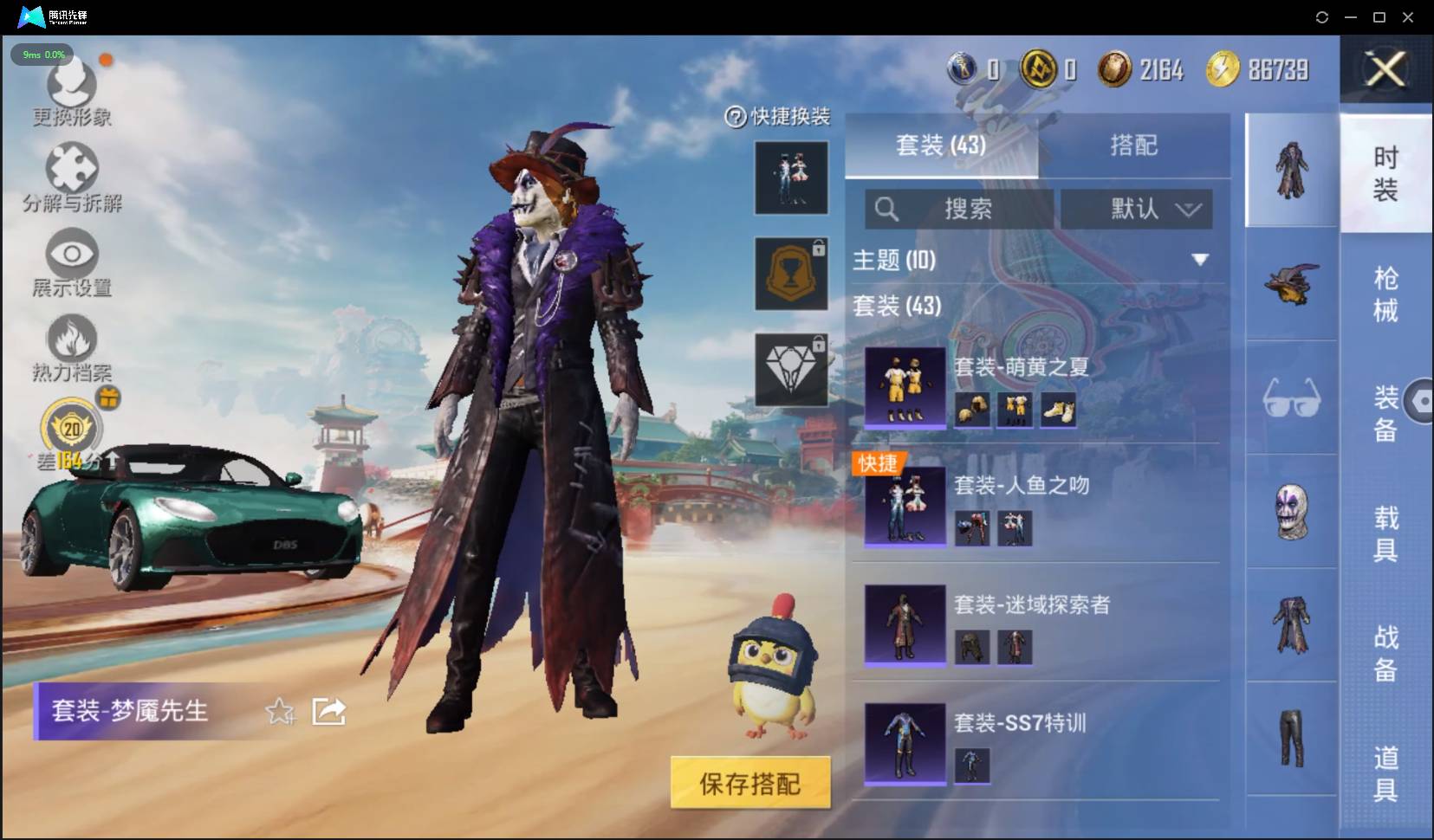Image resolution: width=1434 pixels, height=840 pixels.
Task: Collapse the 主题 (10) section
Action: (1202, 257)
